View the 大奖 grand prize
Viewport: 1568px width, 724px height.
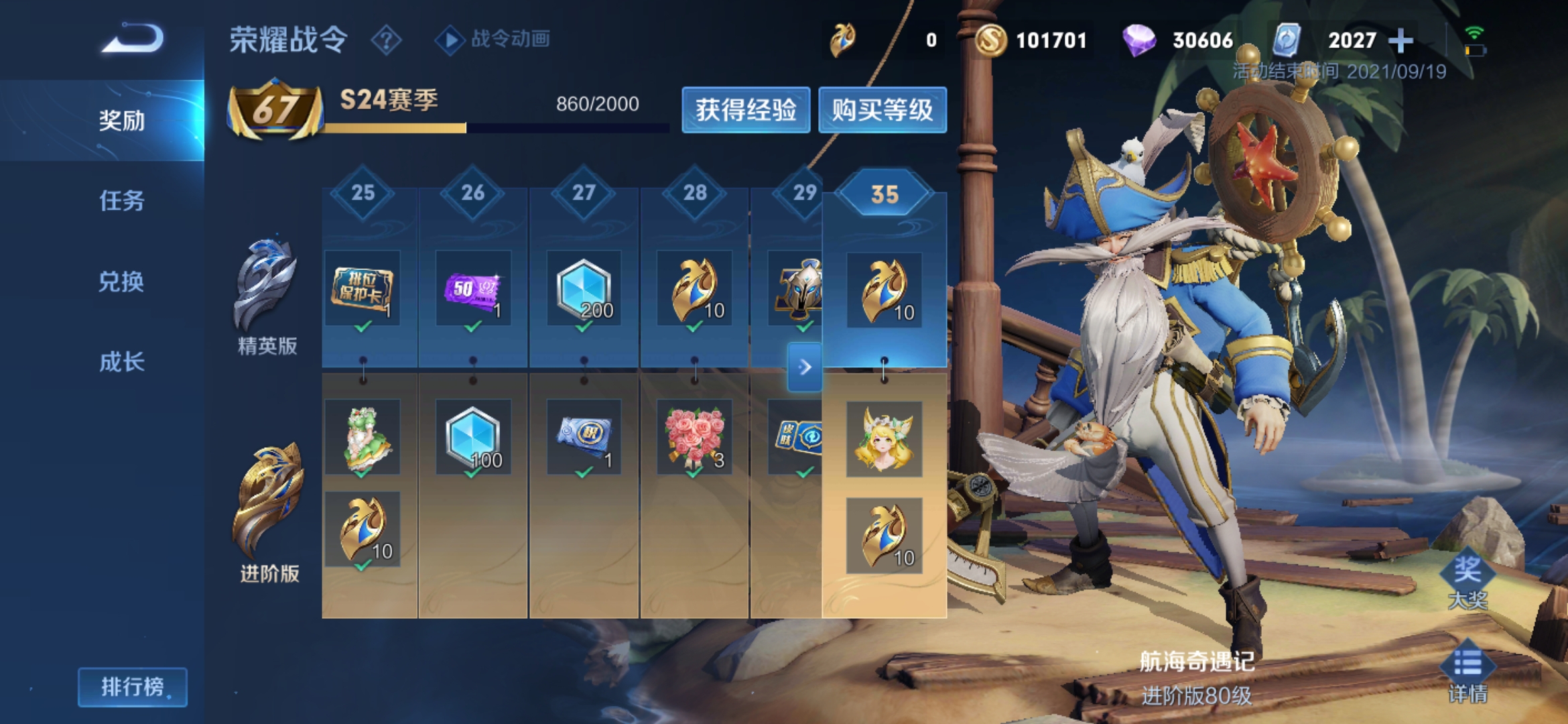pos(1467,581)
